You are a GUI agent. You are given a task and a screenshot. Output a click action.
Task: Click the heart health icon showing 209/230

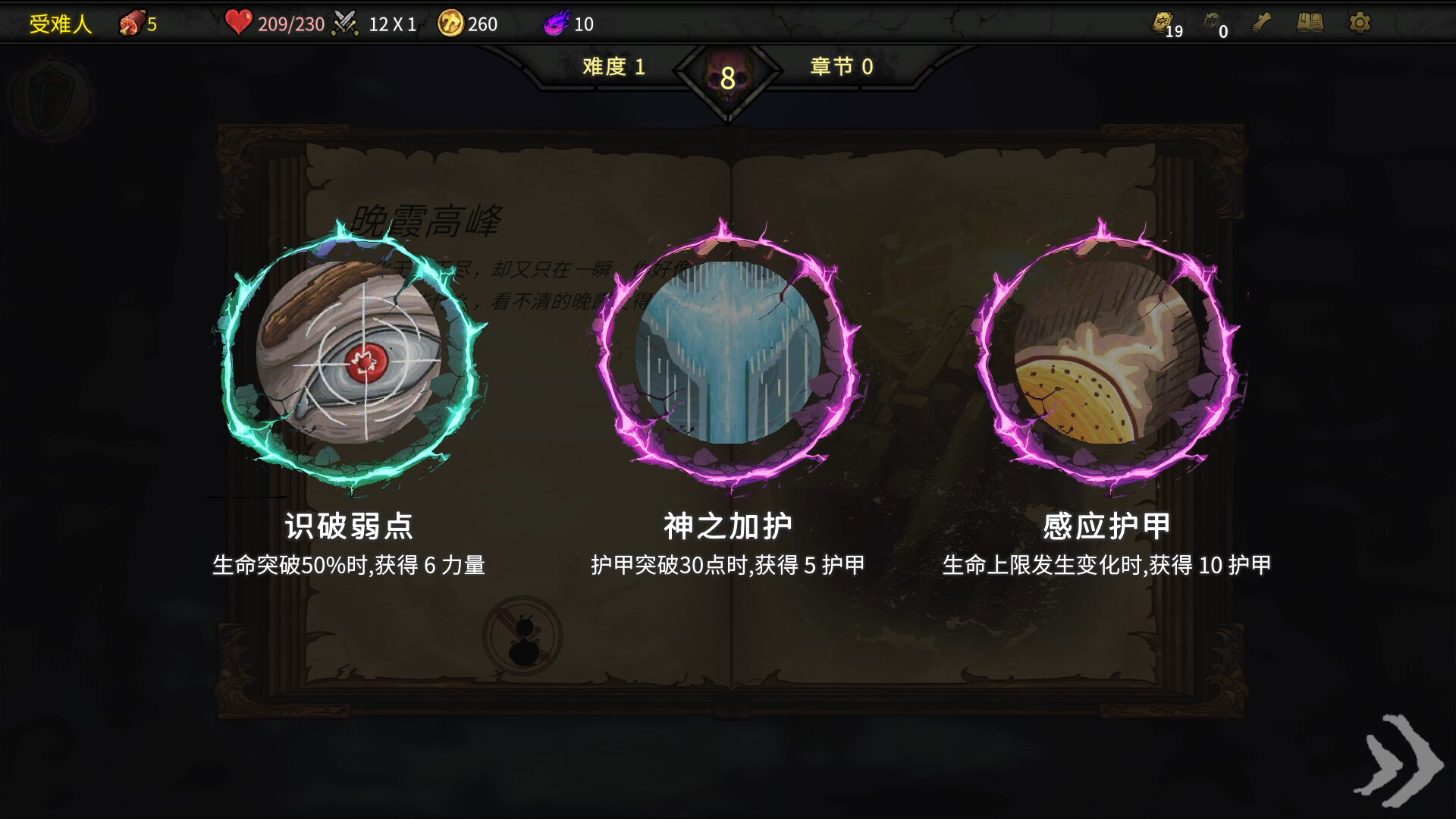click(239, 23)
